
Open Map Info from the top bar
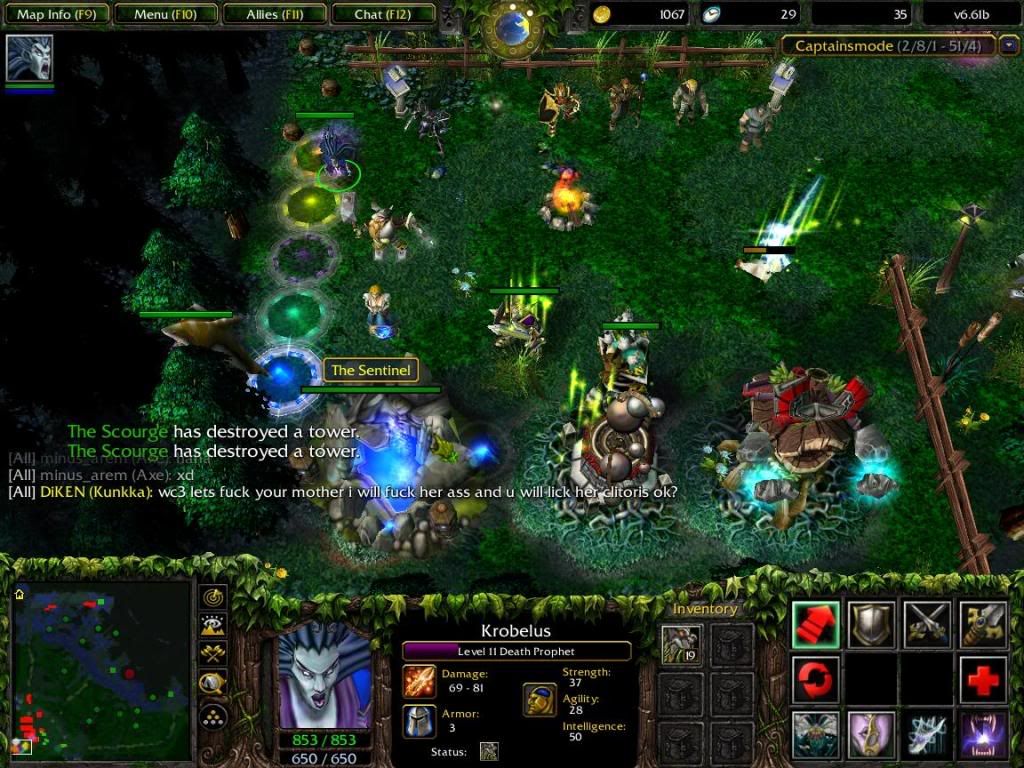coord(57,14)
